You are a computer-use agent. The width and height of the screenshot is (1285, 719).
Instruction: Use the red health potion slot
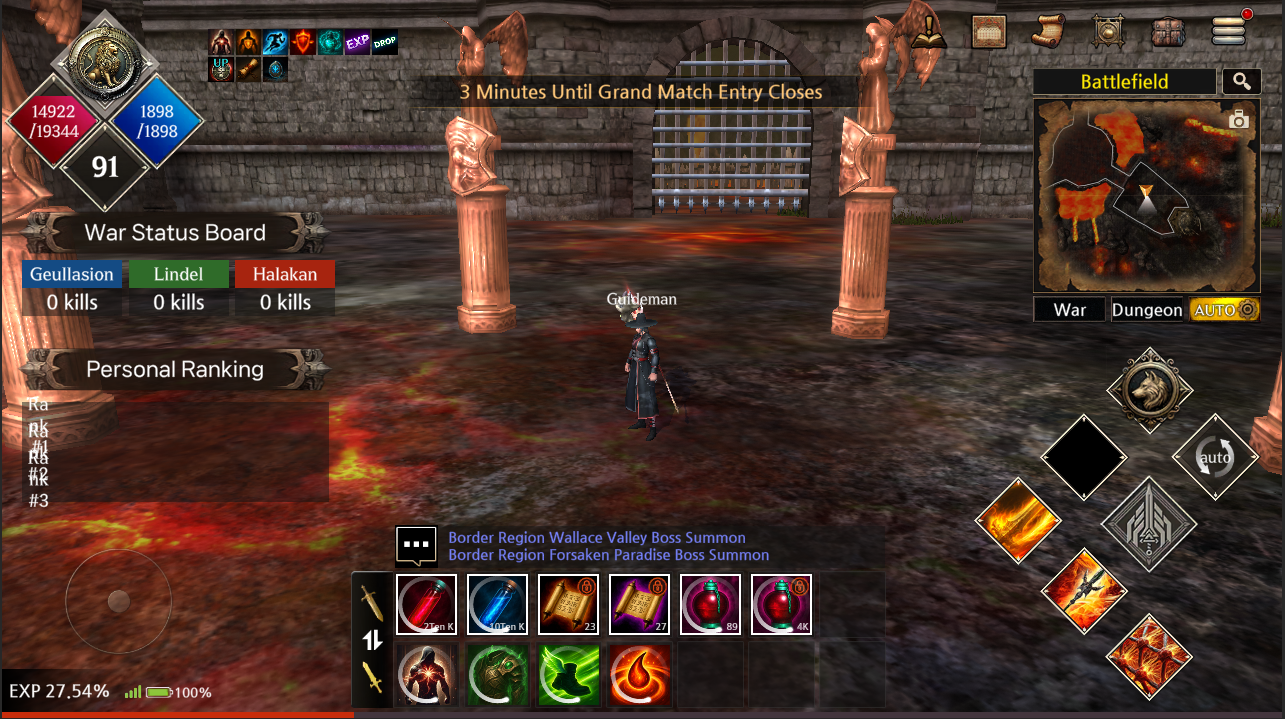click(426, 605)
